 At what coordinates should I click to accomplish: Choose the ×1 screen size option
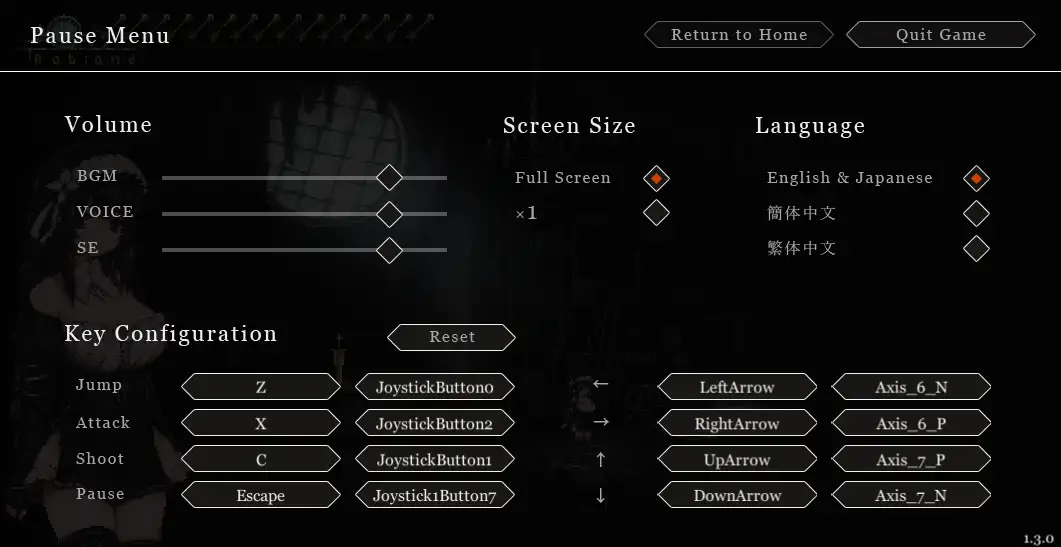pyautogui.click(x=656, y=213)
